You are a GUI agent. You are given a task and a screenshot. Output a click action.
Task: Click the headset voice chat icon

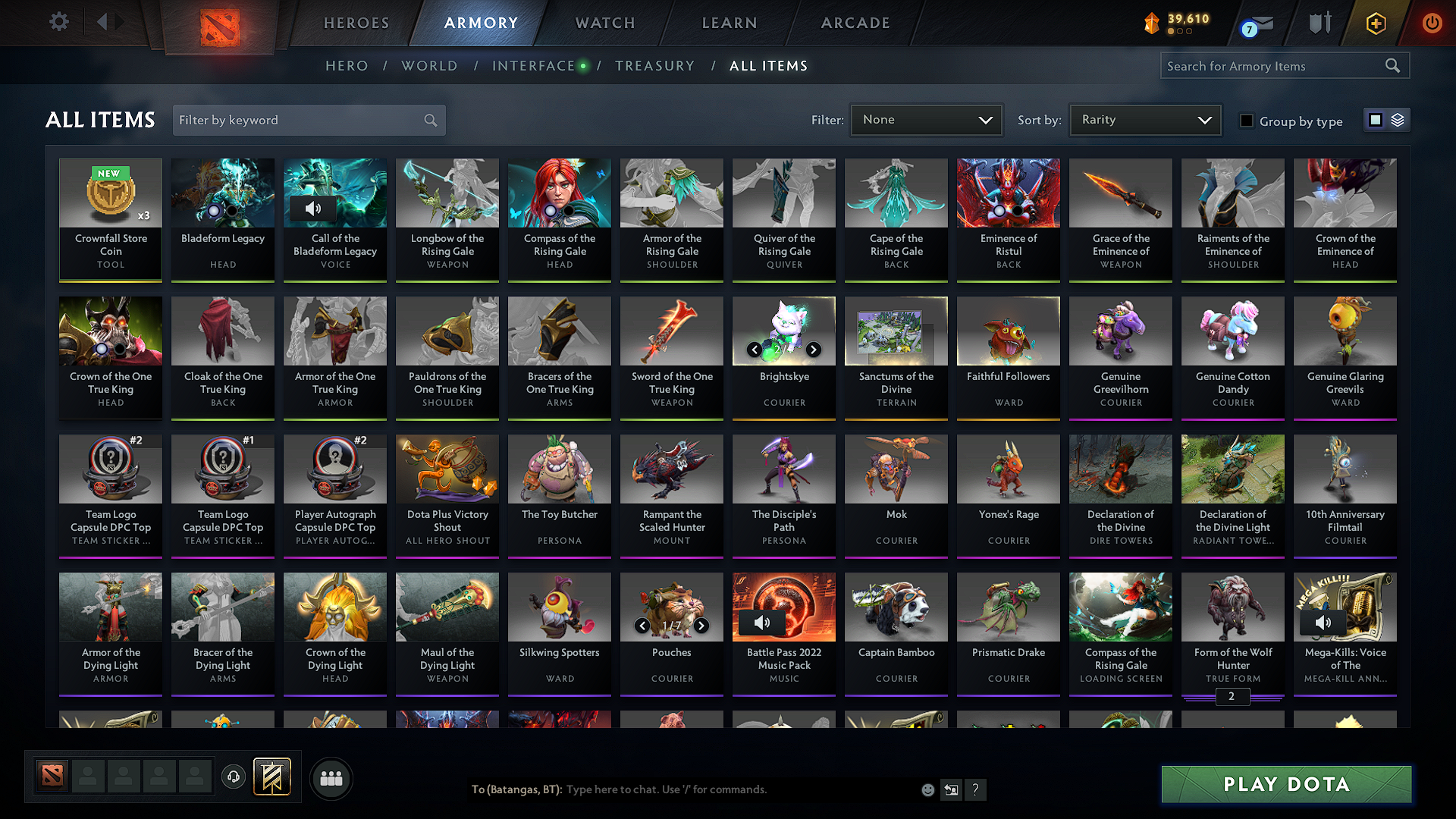pyautogui.click(x=234, y=778)
